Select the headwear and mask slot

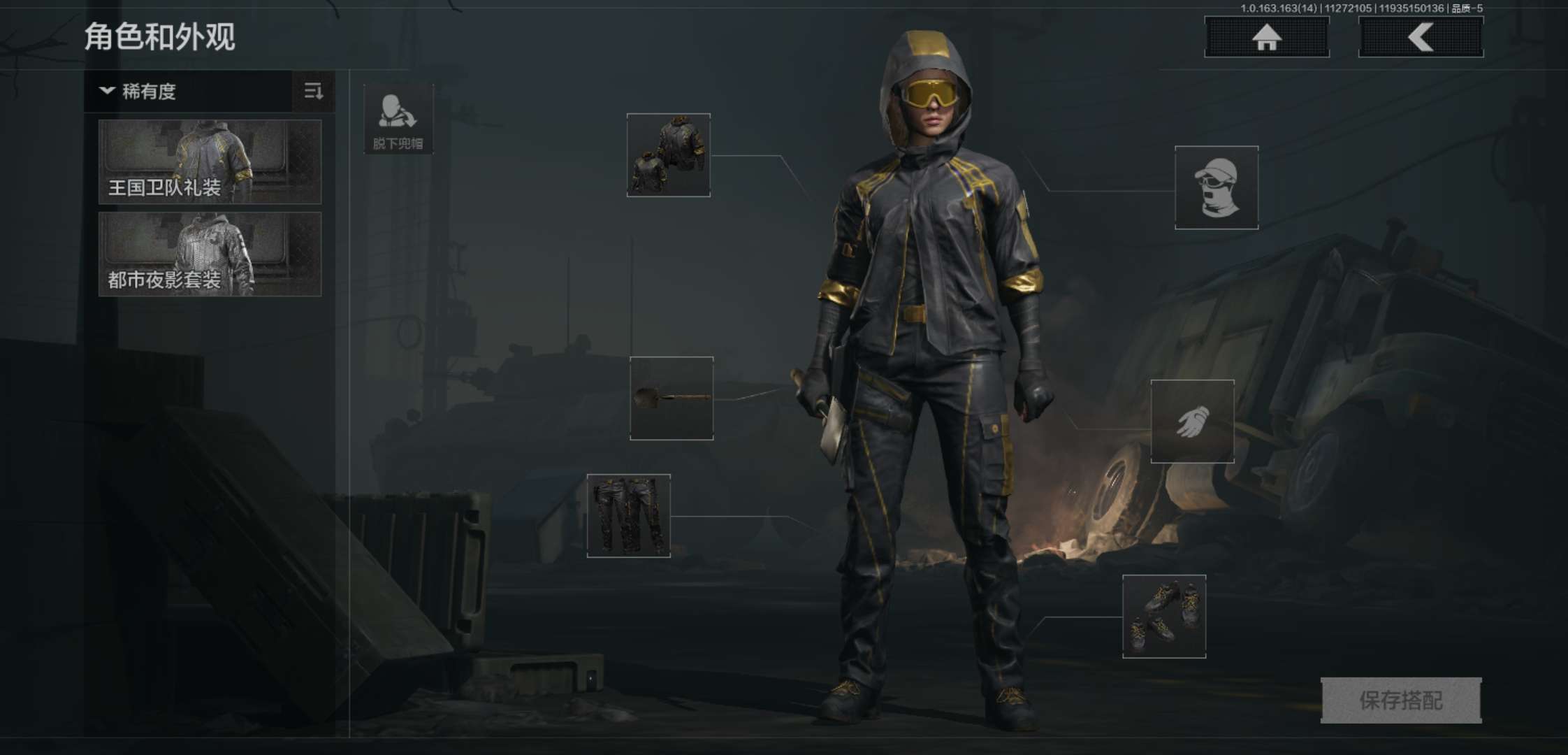[1217, 187]
